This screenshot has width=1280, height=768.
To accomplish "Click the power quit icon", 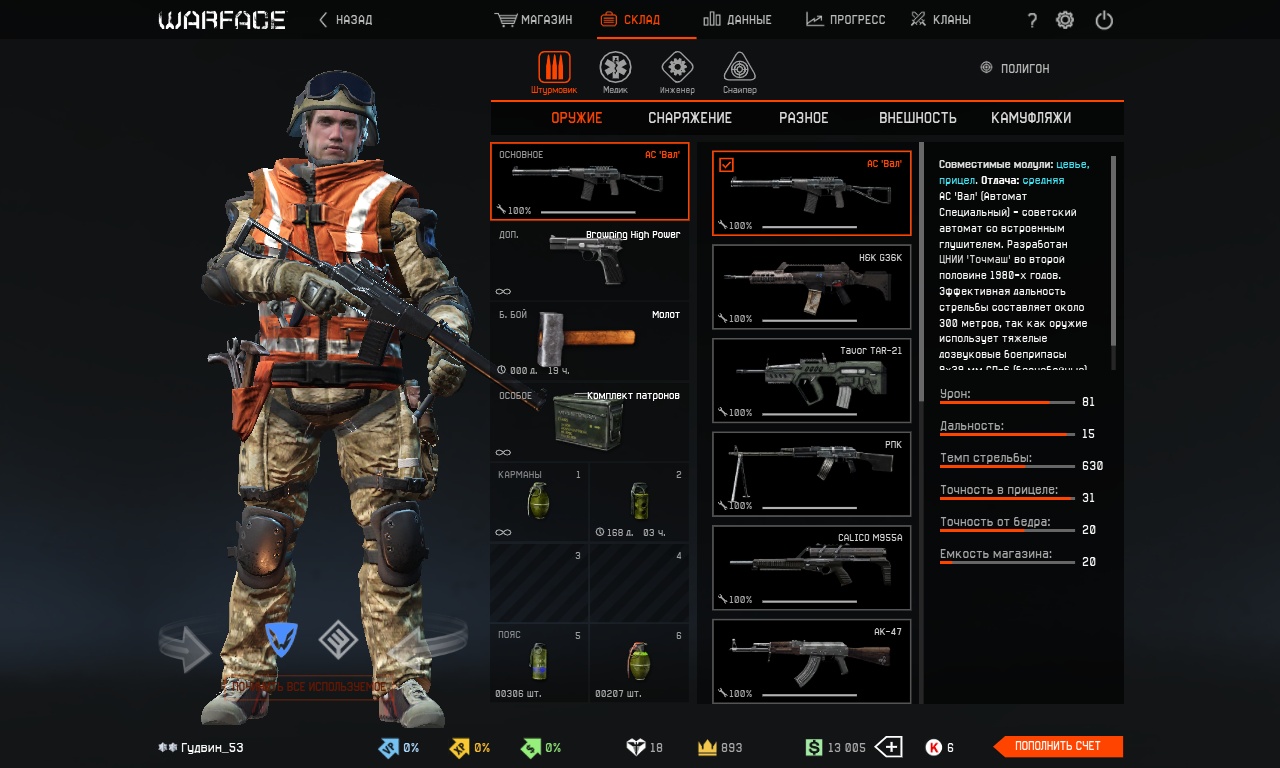I will (x=1104, y=20).
